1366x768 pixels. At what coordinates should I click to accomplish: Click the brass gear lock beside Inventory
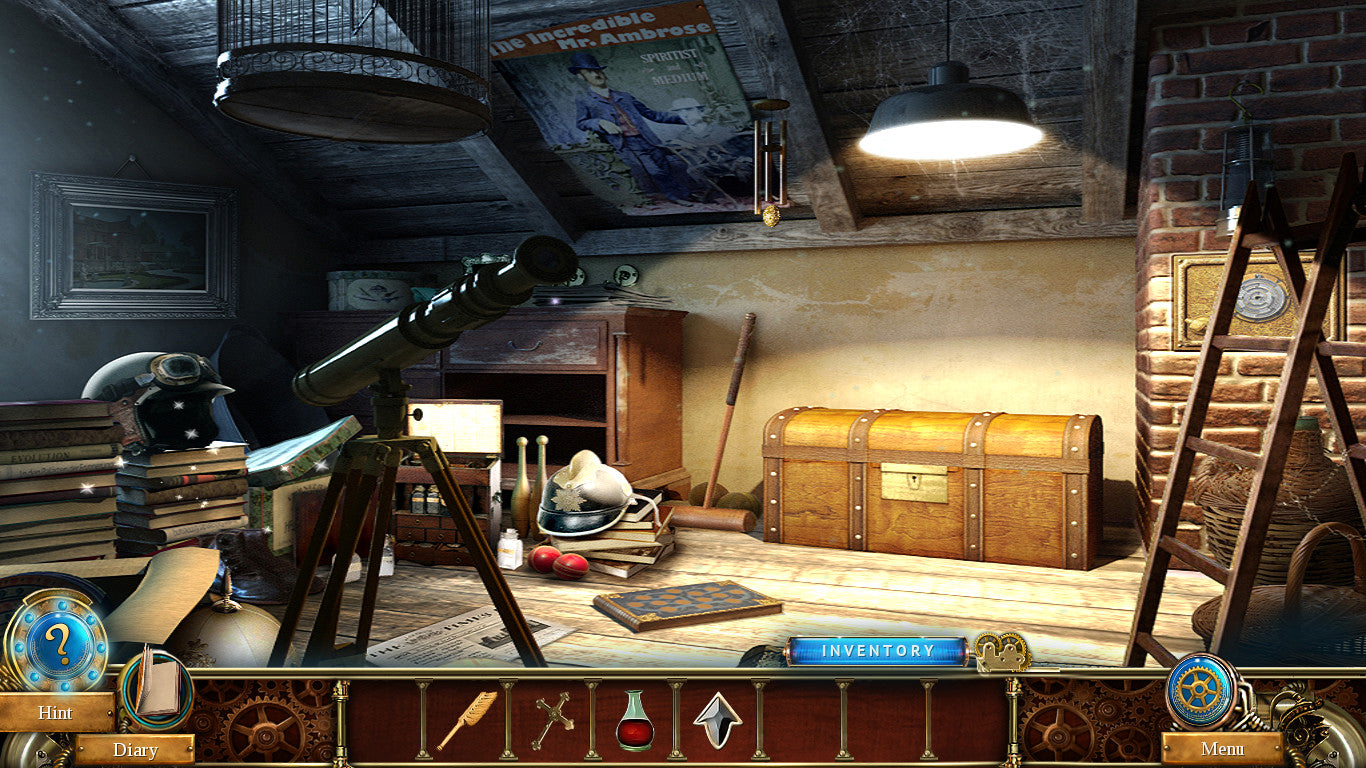[1001, 651]
